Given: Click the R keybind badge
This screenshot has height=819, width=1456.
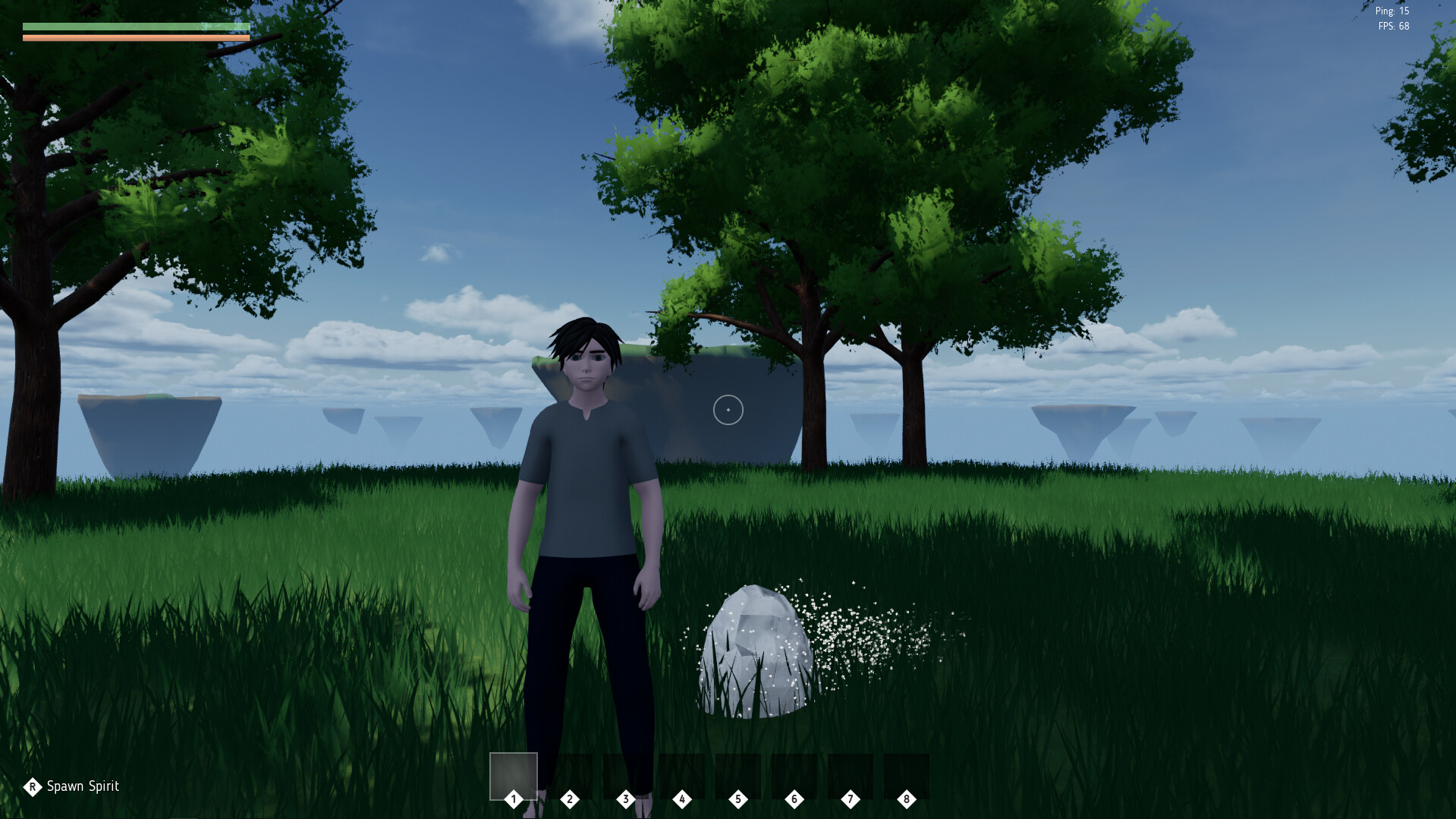Looking at the screenshot, I should click(32, 786).
